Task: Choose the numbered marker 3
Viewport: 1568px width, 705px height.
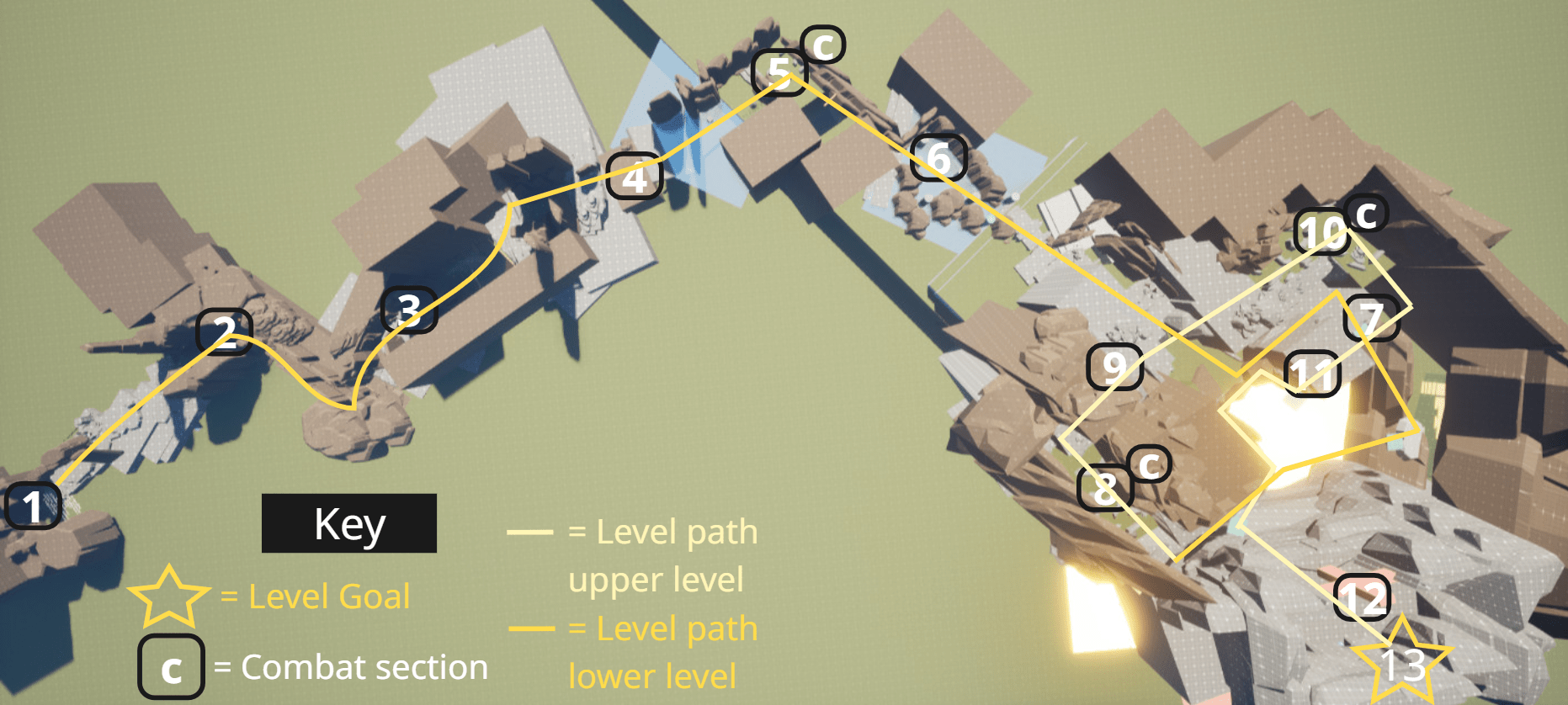Action: click(408, 310)
